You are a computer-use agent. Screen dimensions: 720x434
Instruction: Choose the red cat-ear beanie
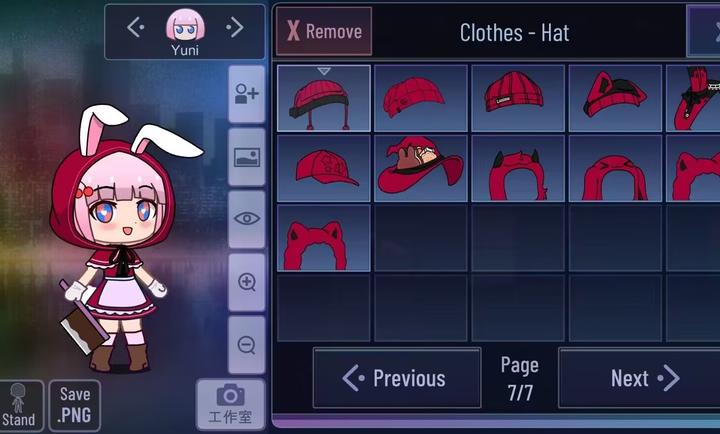[x=613, y=98]
